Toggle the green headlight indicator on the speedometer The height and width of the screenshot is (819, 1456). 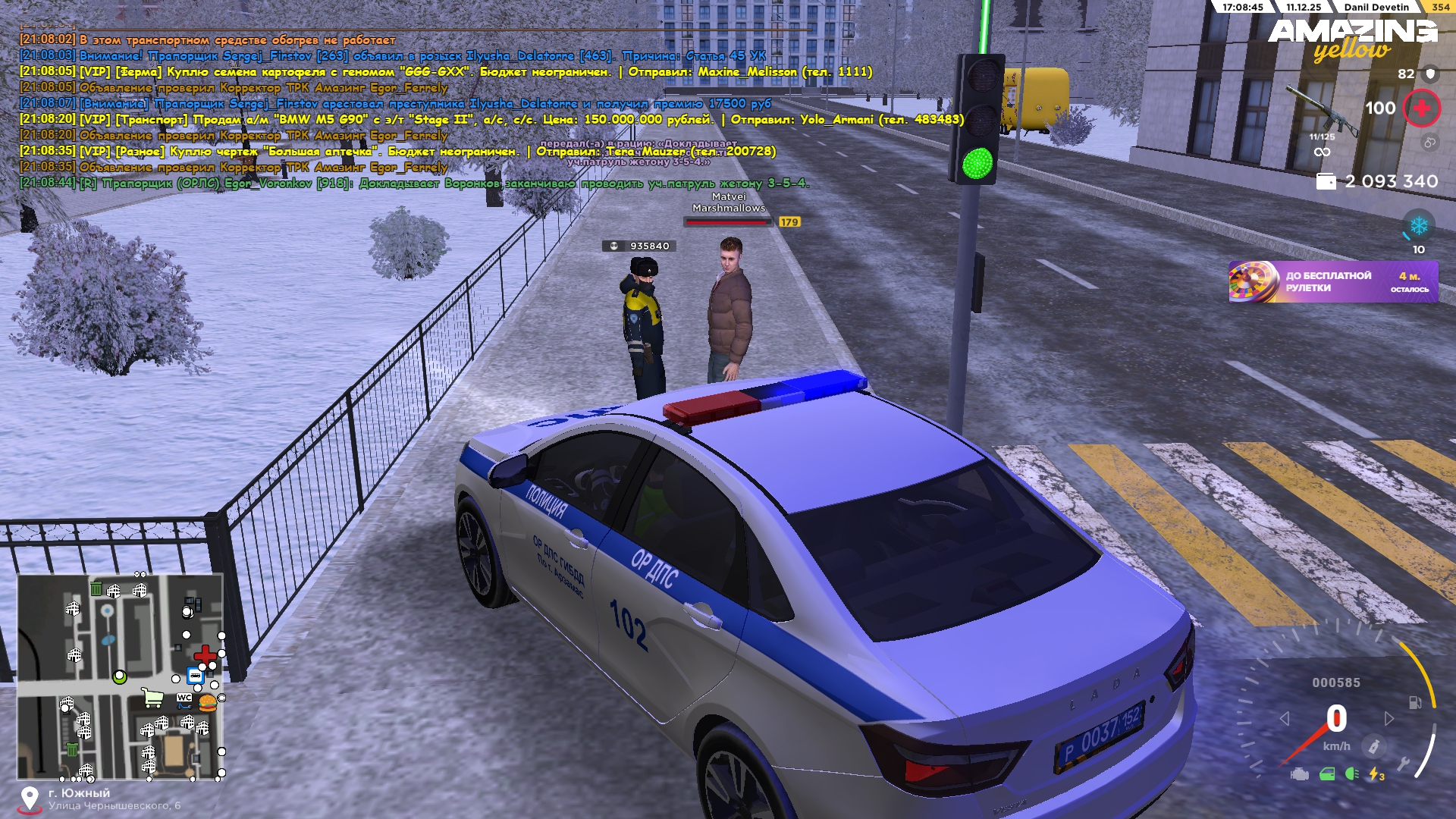tap(1351, 774)
